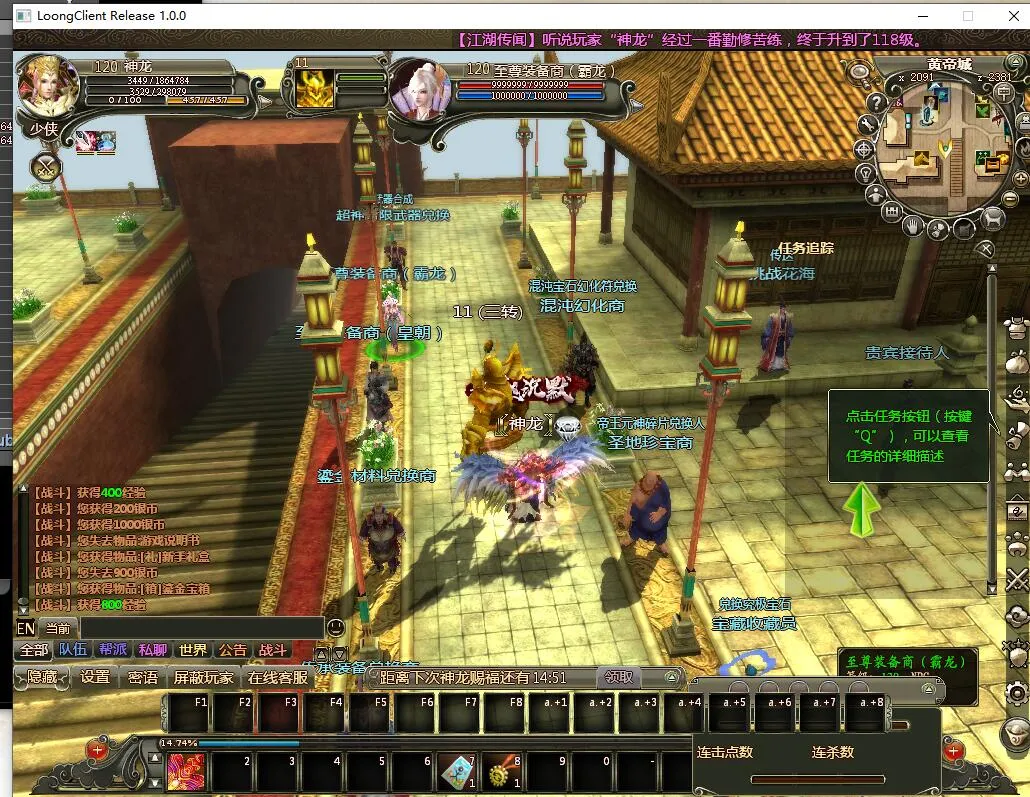The height and width of the screenshot is (797, 1030).
Task: Open the 私聊 private chat tab
Action: click(x=153, y=649)
